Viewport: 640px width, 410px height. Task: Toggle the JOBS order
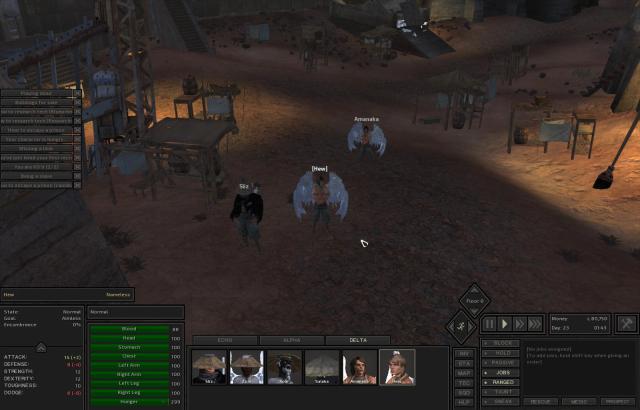pyautogui.click(x=502, y=372)
